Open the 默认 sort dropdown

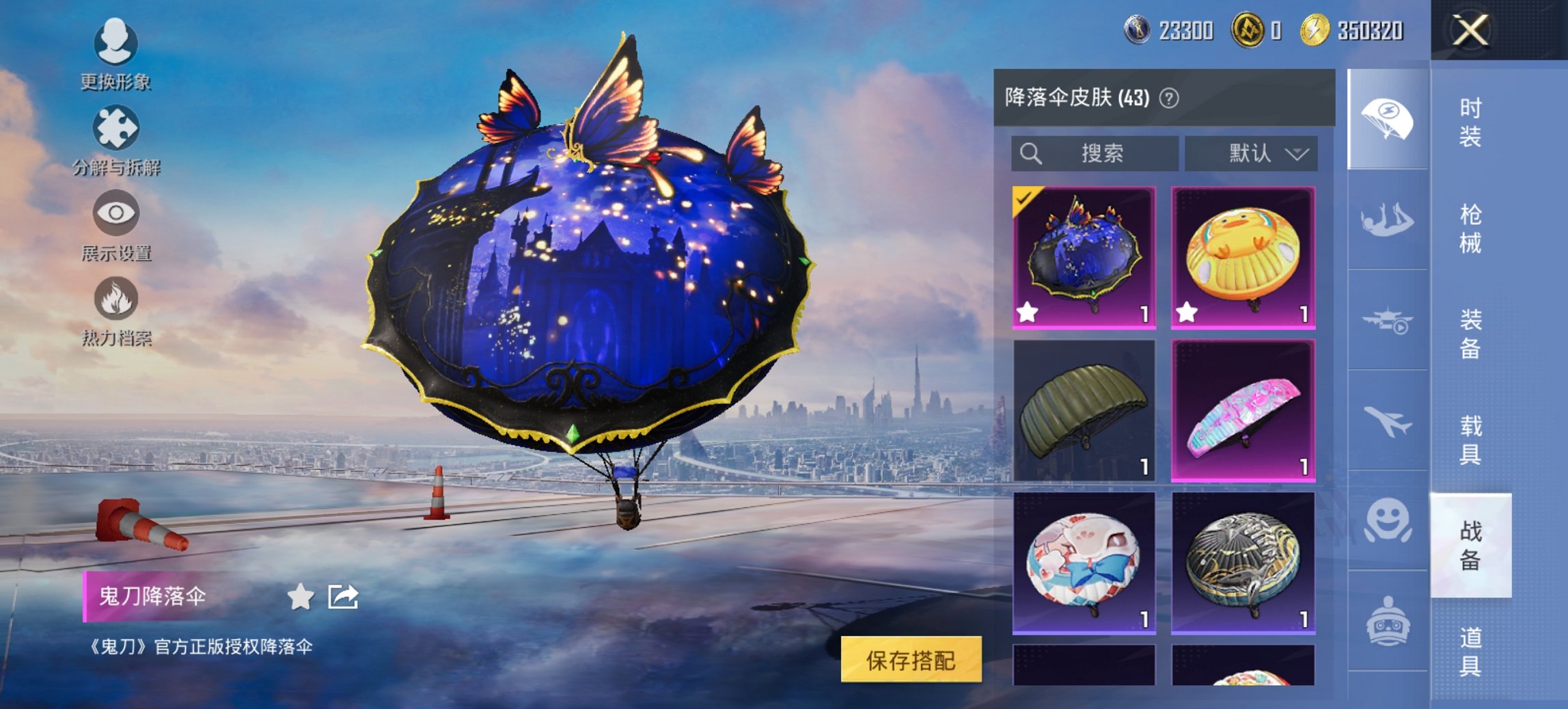[x=1252, y=154]
